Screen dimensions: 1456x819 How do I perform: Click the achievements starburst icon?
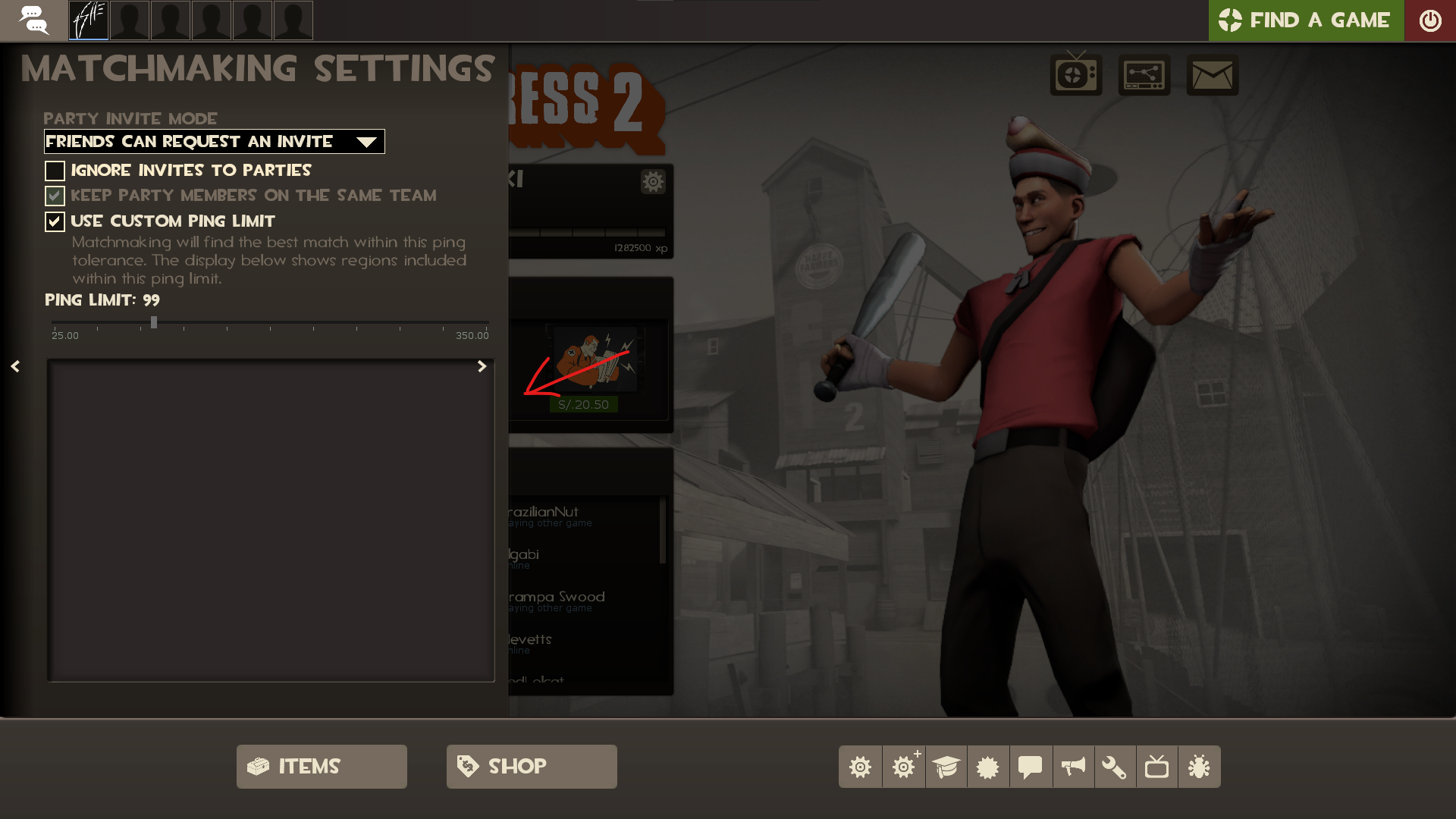(x=987, y=766)
